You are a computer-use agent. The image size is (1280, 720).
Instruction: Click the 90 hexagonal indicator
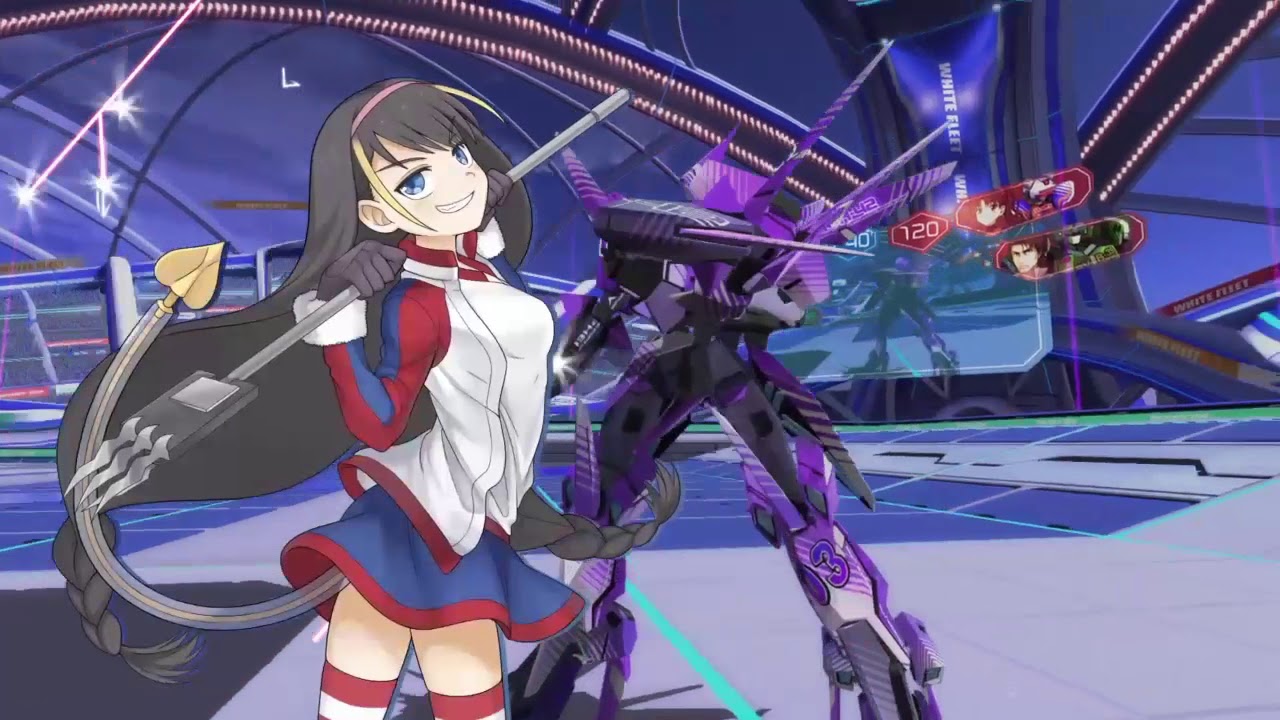858,241
